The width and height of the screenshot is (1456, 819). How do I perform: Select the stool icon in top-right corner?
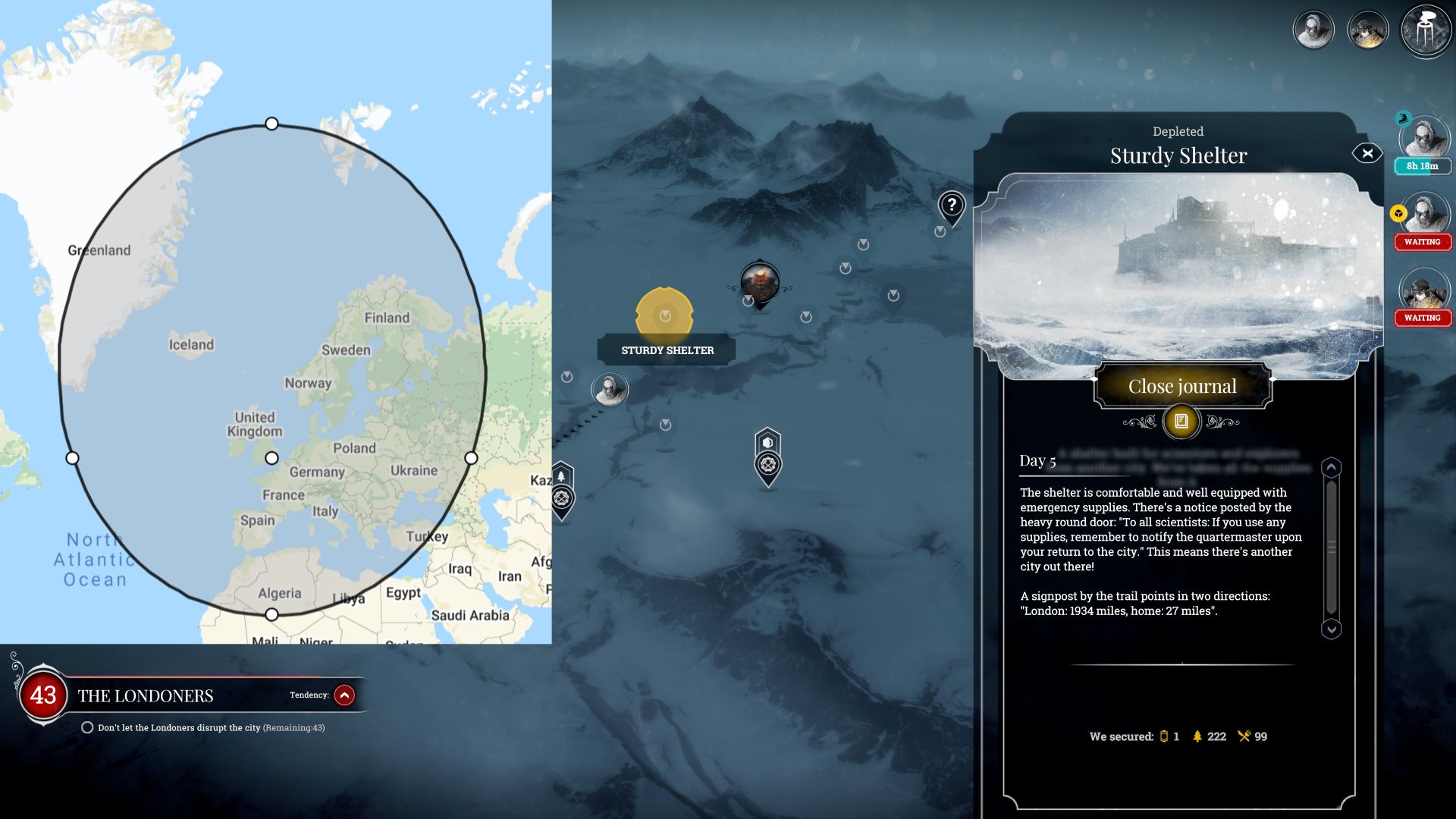1425,29
